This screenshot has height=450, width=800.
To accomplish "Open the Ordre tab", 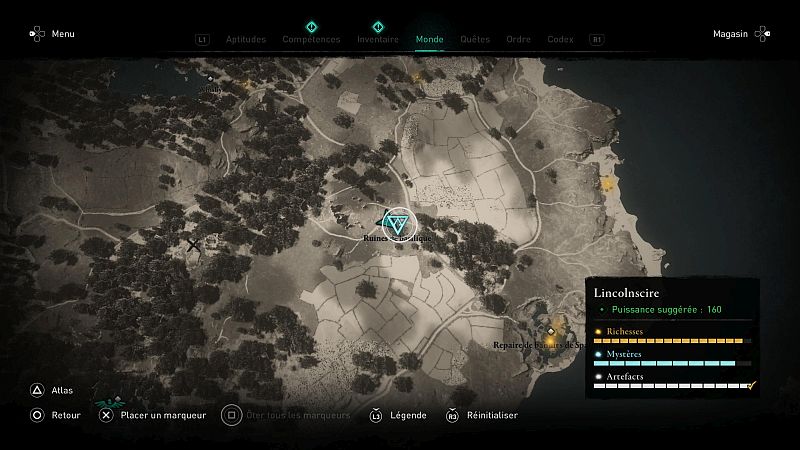I will pos(518,40).
